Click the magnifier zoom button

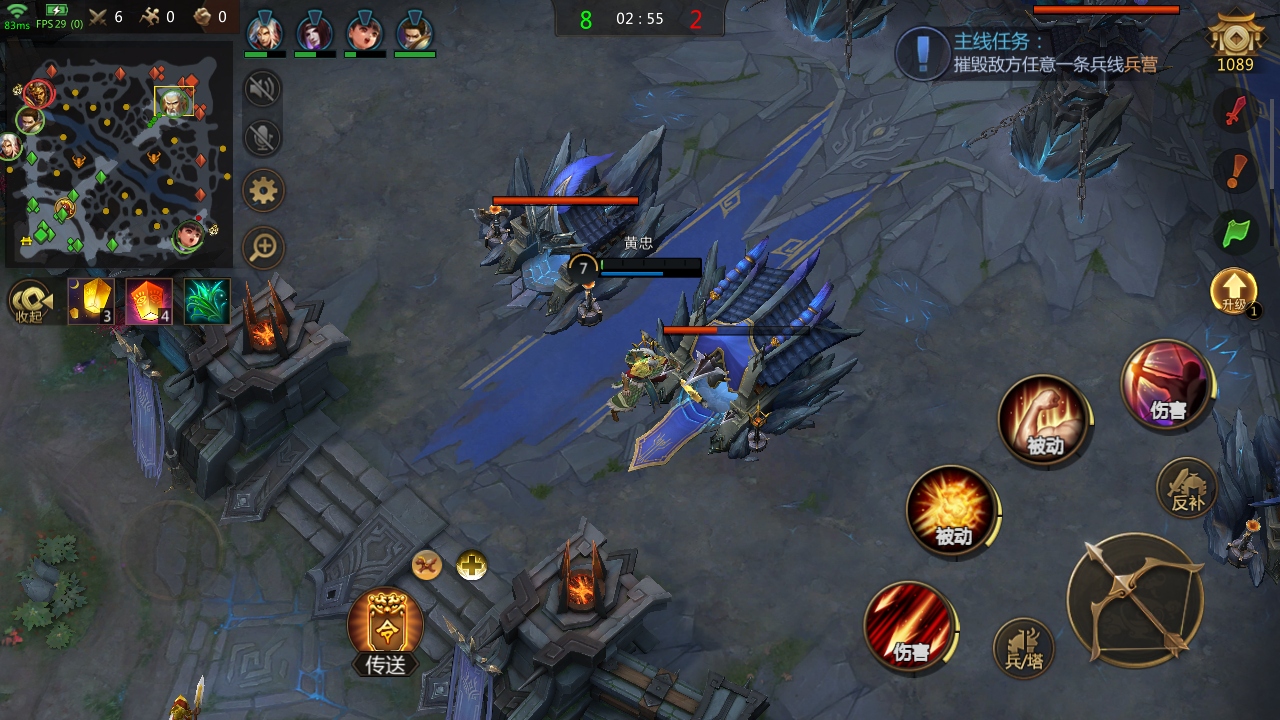click(264, 247)
